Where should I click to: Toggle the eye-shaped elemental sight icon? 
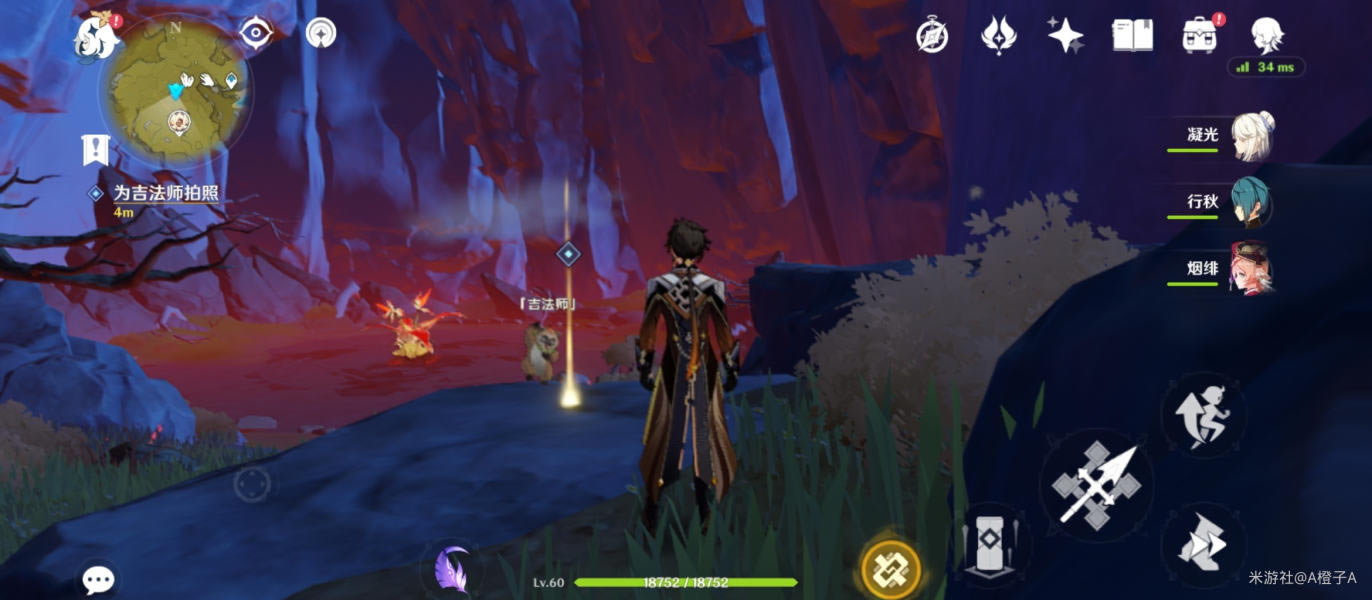click(x=257, y=33)
